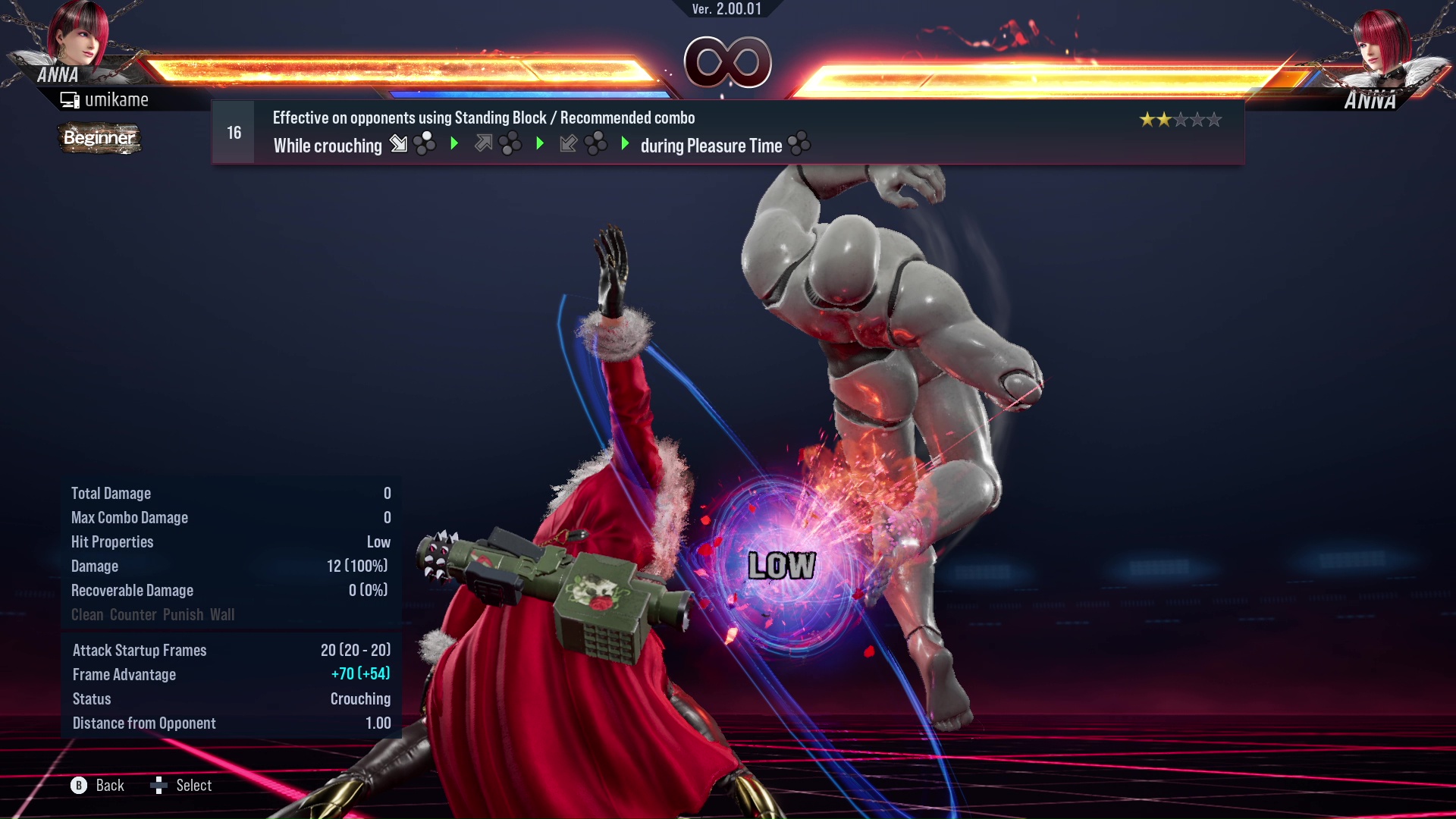The image size is (1456, 819).
Task: Select the up-forward arrow input icon
Action: [x=484, y=143]
